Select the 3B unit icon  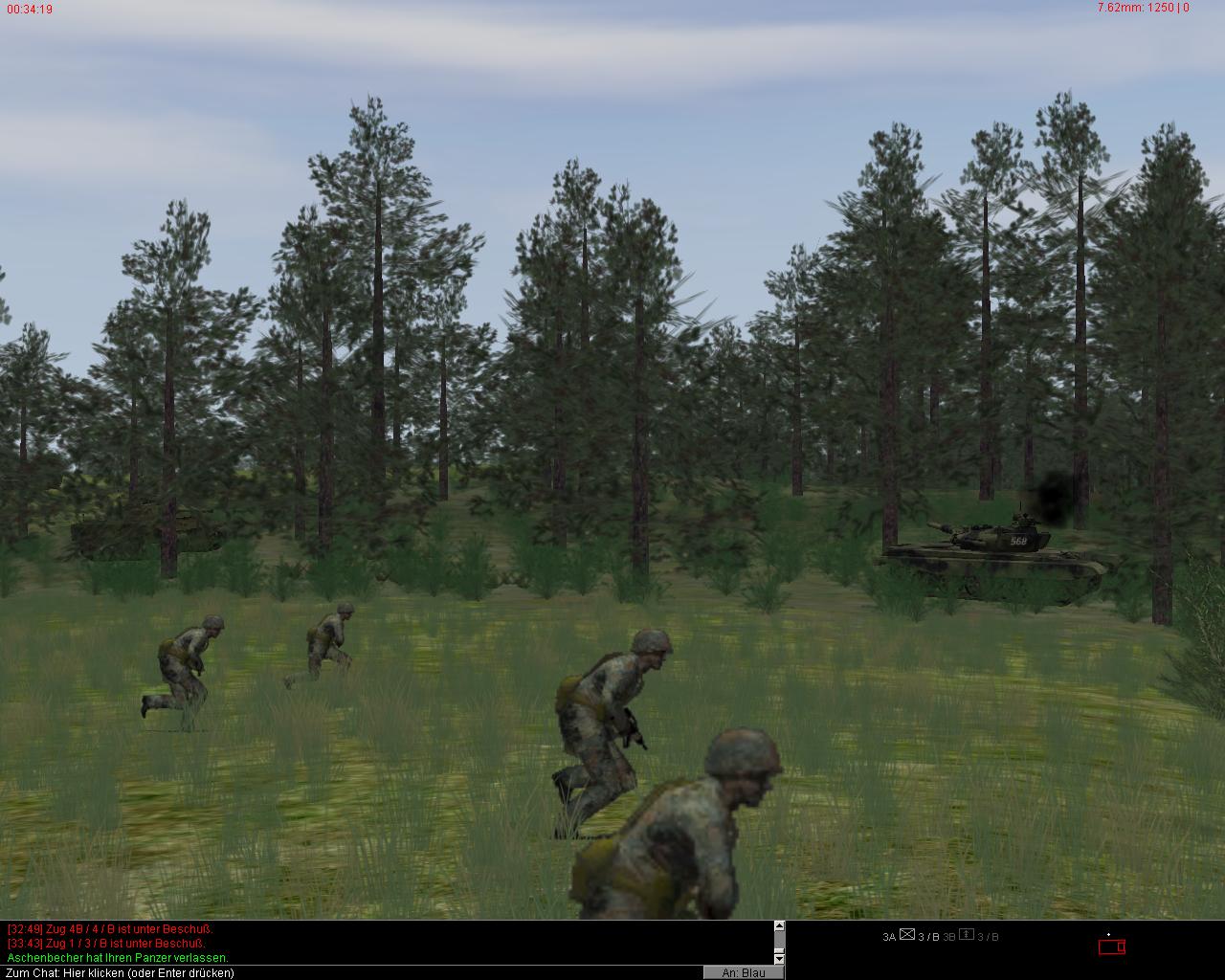tap(967, 936)
